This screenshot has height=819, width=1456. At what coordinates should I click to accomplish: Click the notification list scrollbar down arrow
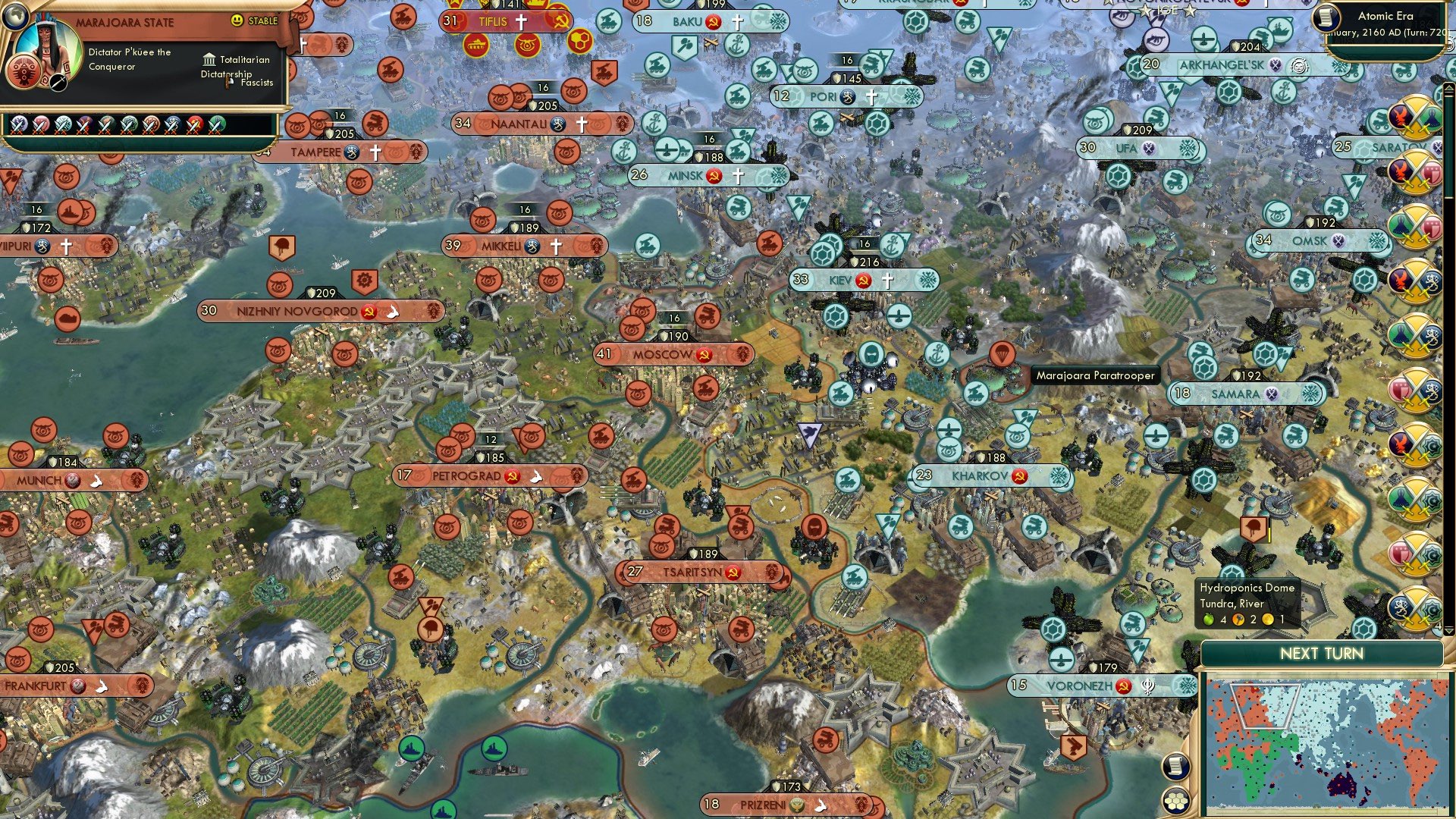coord(1449,630)
